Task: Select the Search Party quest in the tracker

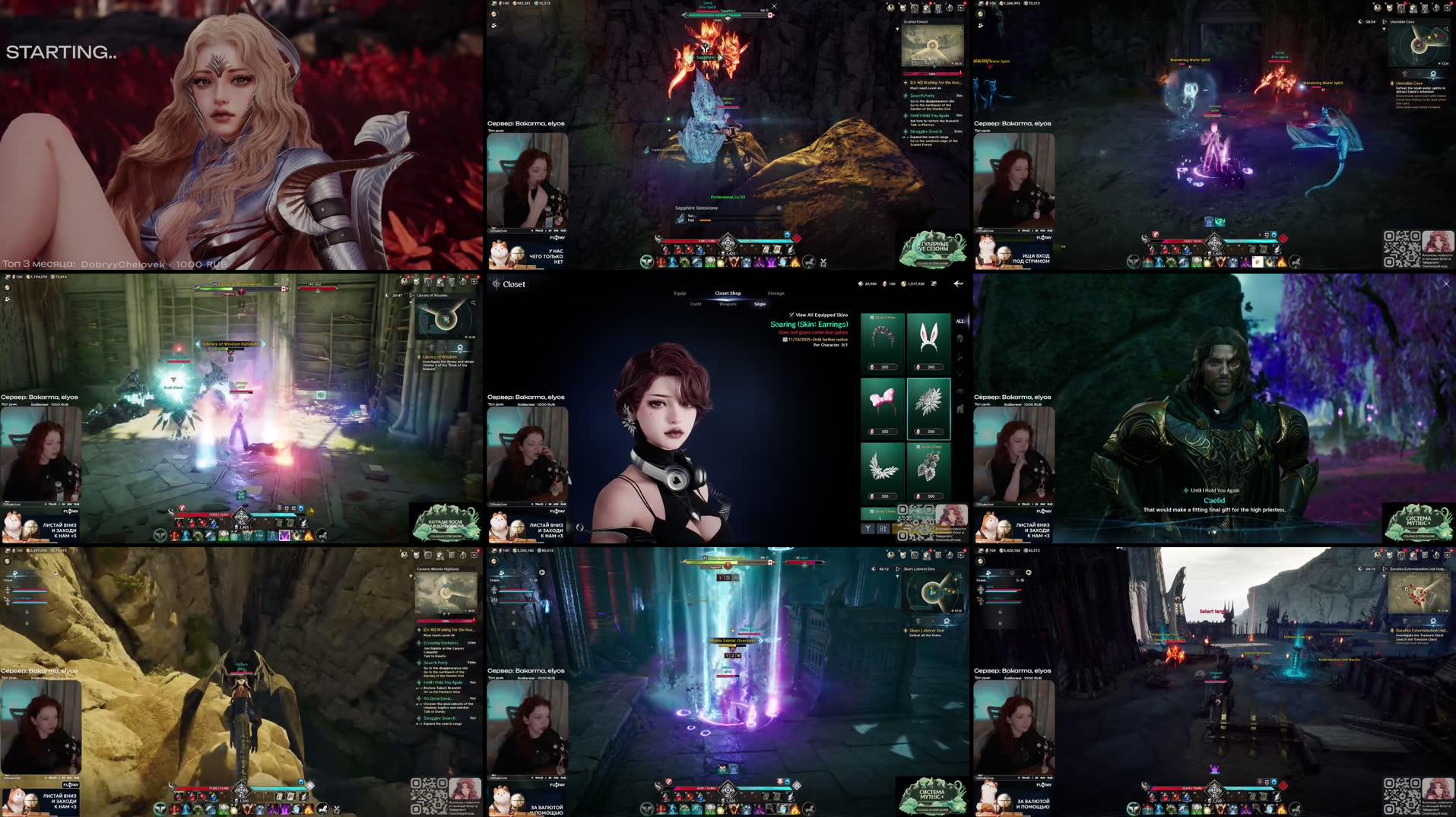Action: (922, 96)
